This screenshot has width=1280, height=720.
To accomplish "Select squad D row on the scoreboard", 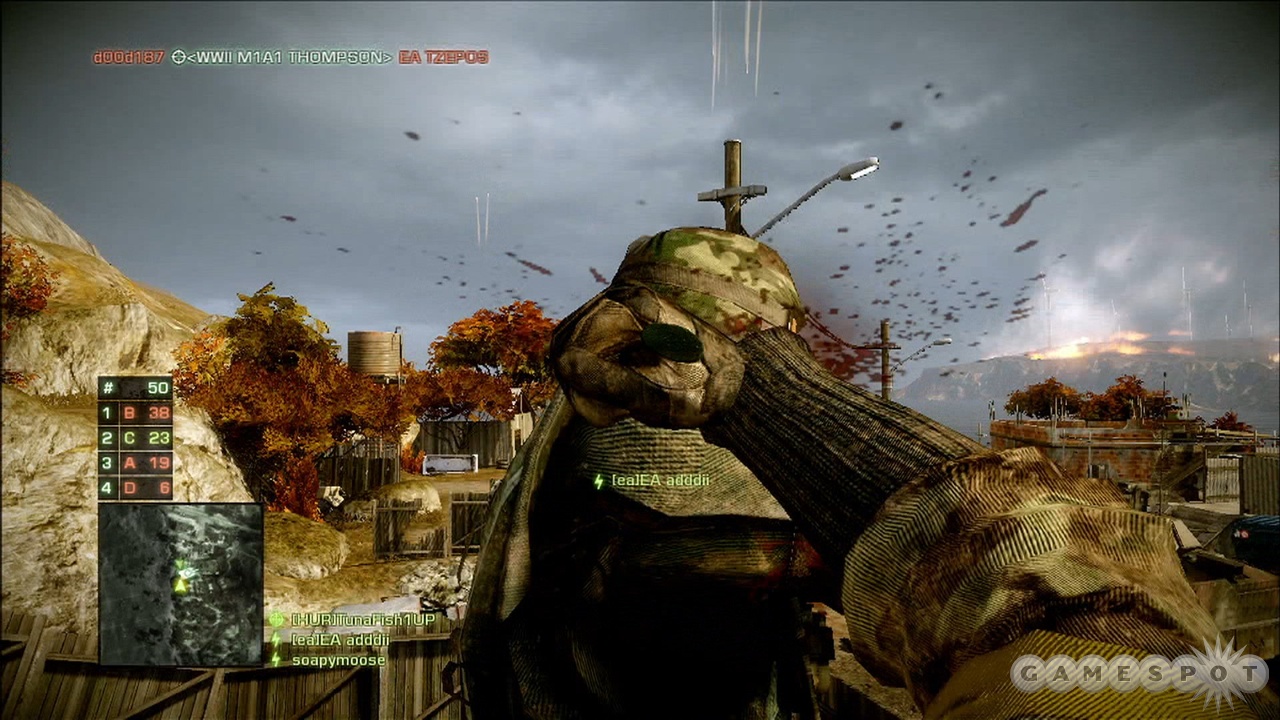I will (x=135, y=488).
